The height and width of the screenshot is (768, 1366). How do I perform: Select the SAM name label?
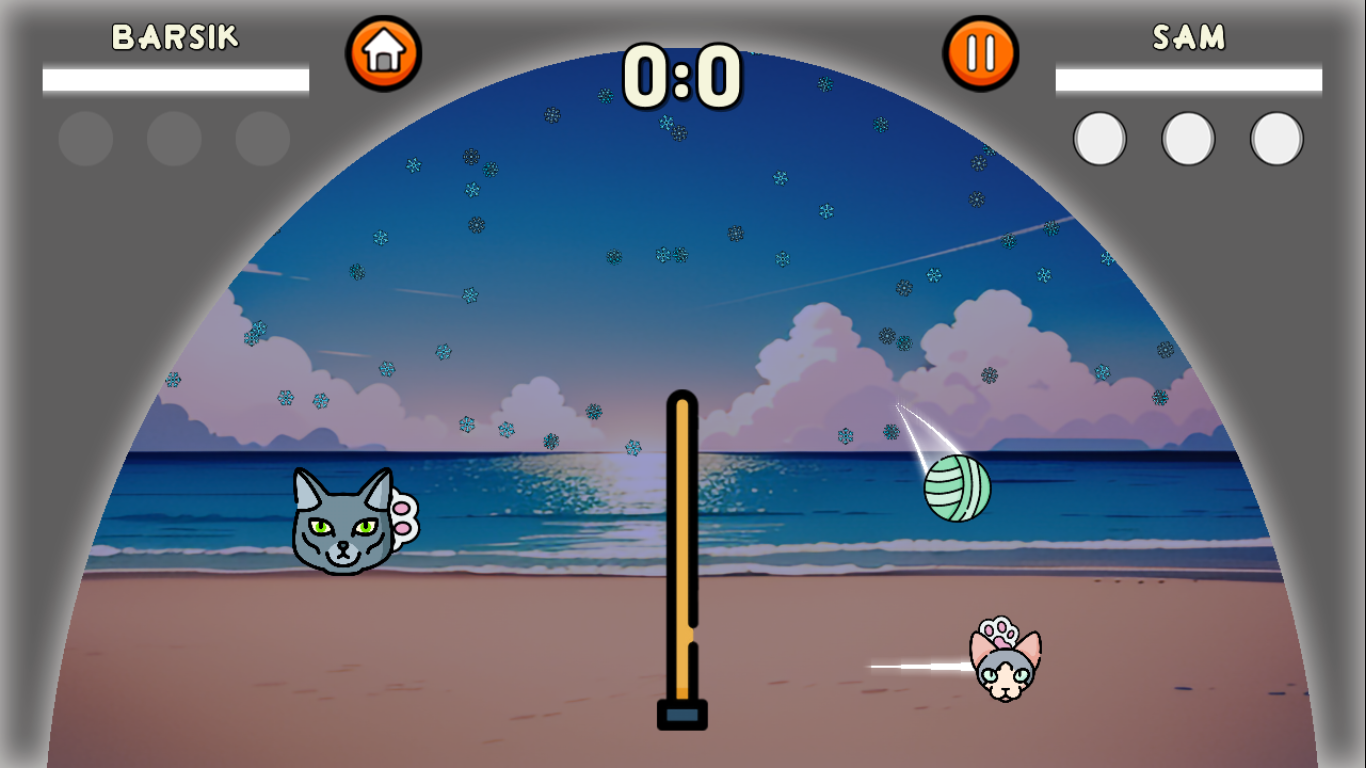(x=1188, y=35)
